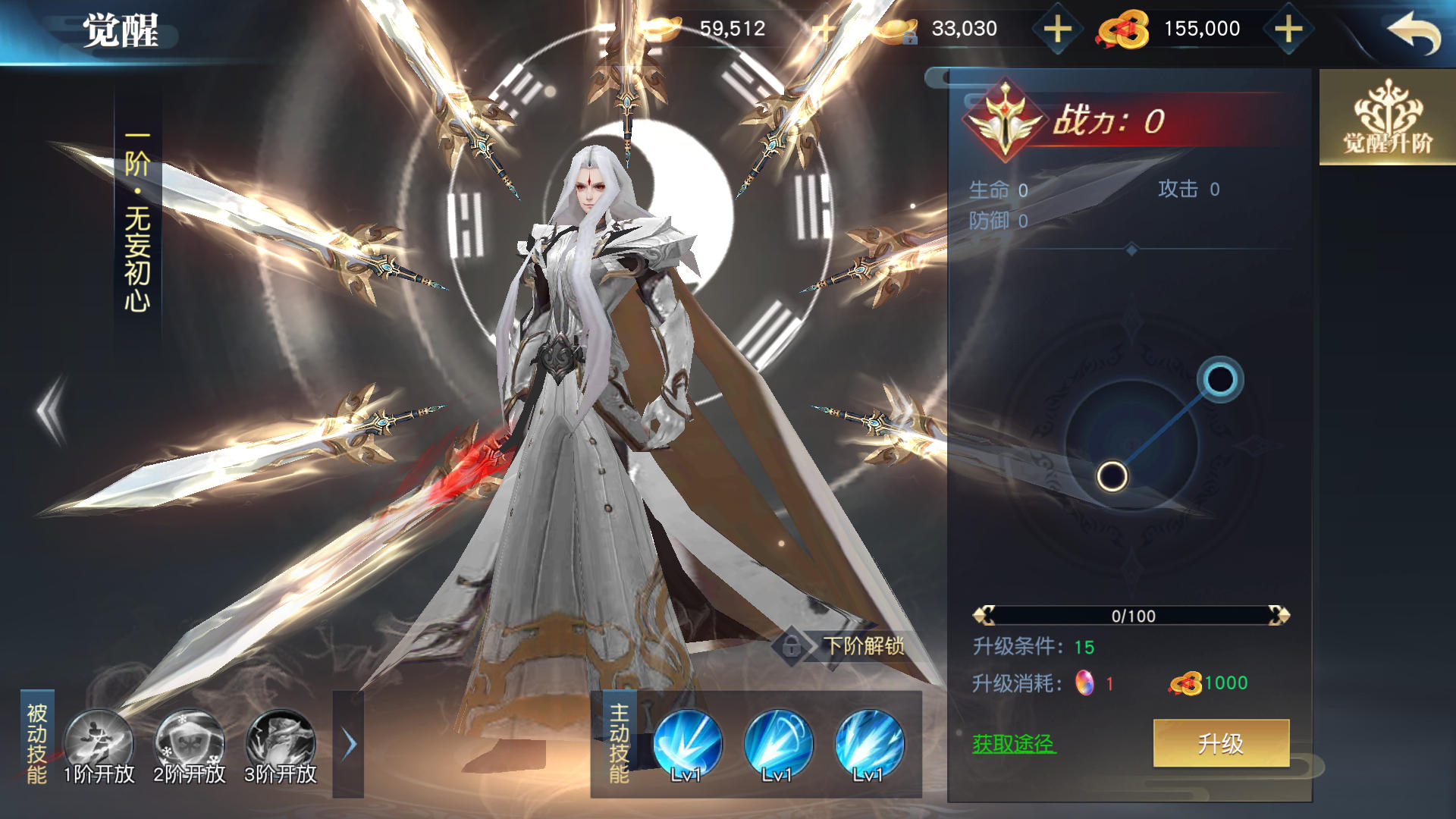Open the 获取途径 source link
Image resolution: width=1456 pixels, height=819 pixels.
click(1014, 744)
